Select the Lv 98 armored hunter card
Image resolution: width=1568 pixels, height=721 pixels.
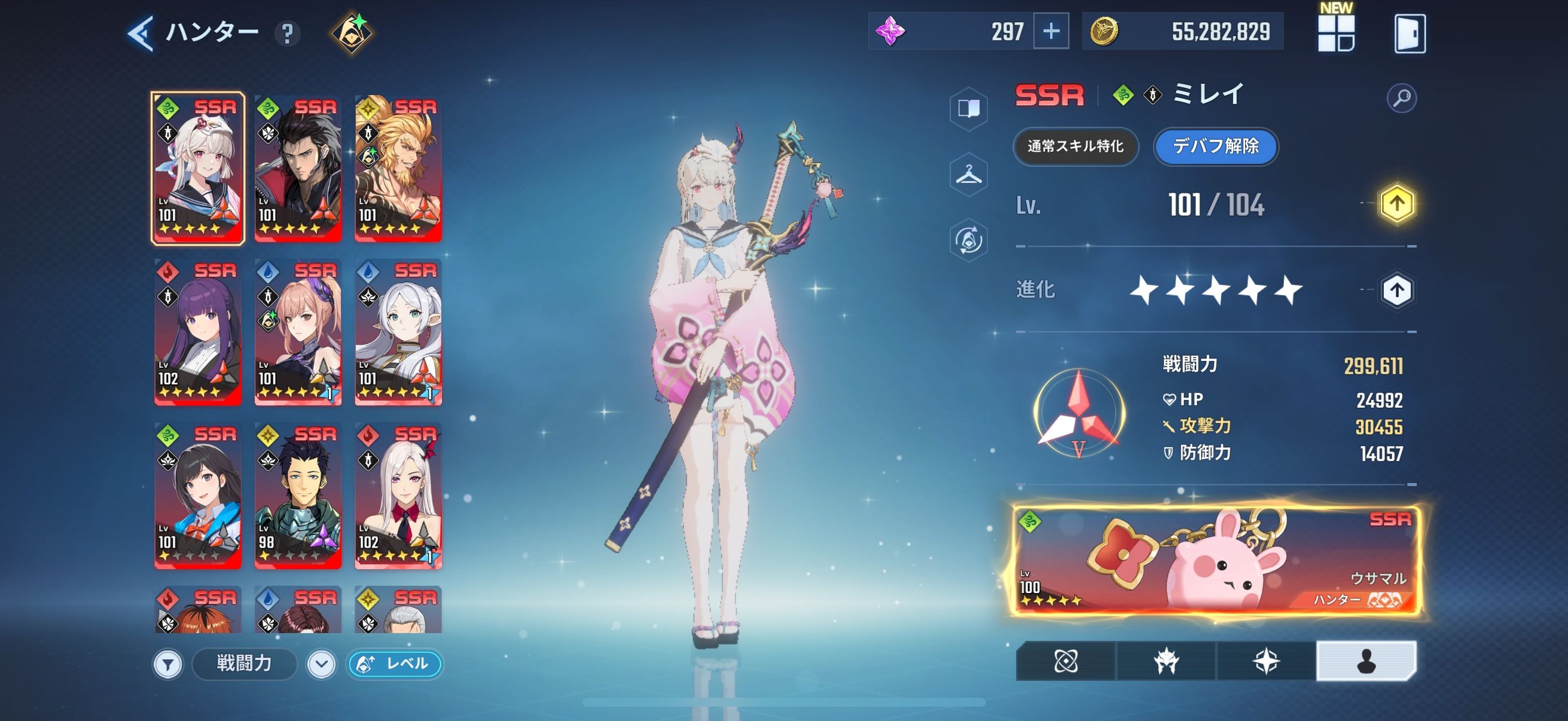pos(298,496)
